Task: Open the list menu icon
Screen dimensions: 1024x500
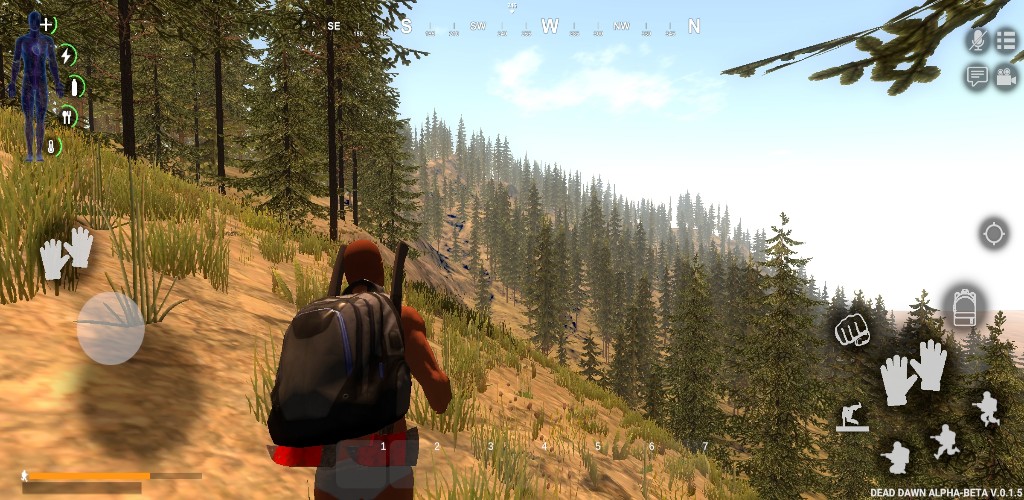Action: pyautogui.click(x=1005, y=40)
